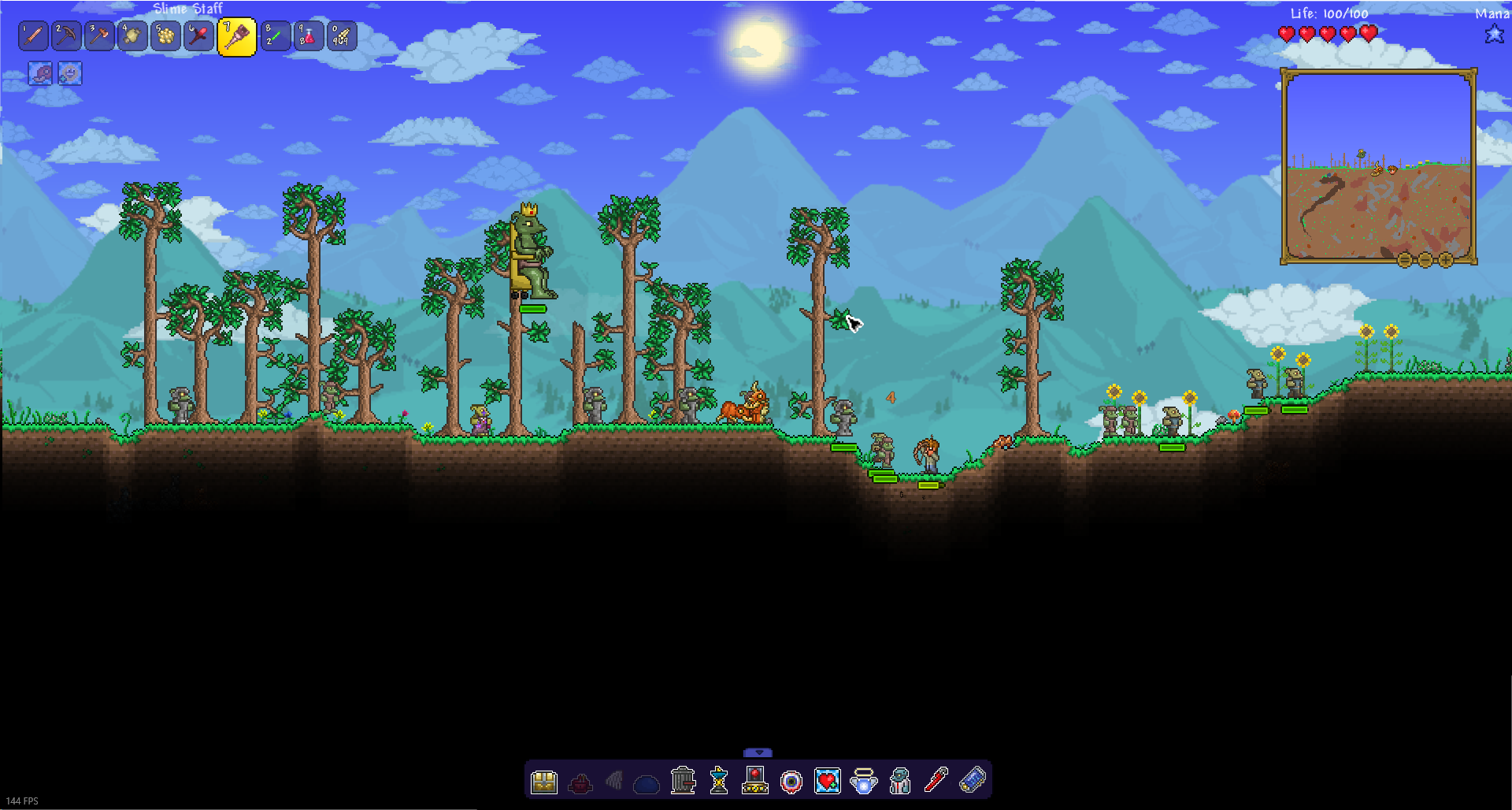Screen dimensions: 1512x810
Task: Click the trash can icon in bottom toolbar
Action: 683,781
